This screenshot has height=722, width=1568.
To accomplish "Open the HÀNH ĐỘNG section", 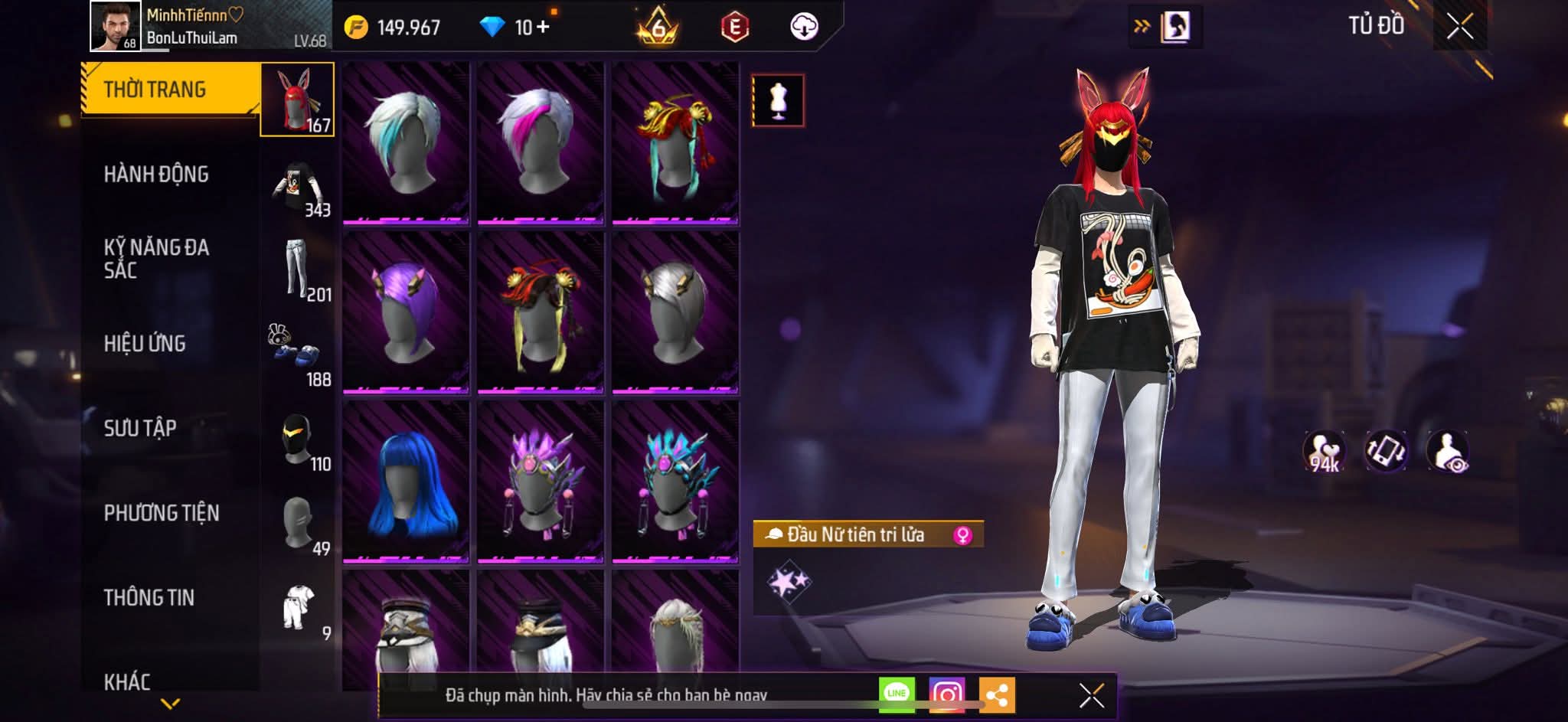I will pyautogui.click(x=156, y=175).
